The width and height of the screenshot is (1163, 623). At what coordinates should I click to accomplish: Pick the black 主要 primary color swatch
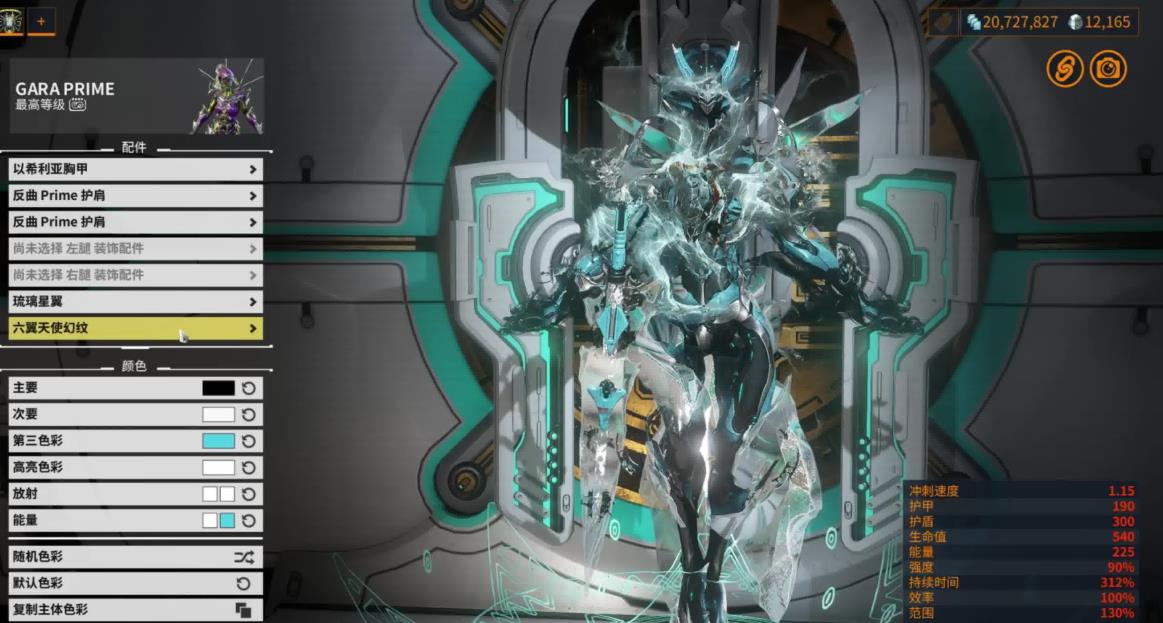(x=218, y=388)
